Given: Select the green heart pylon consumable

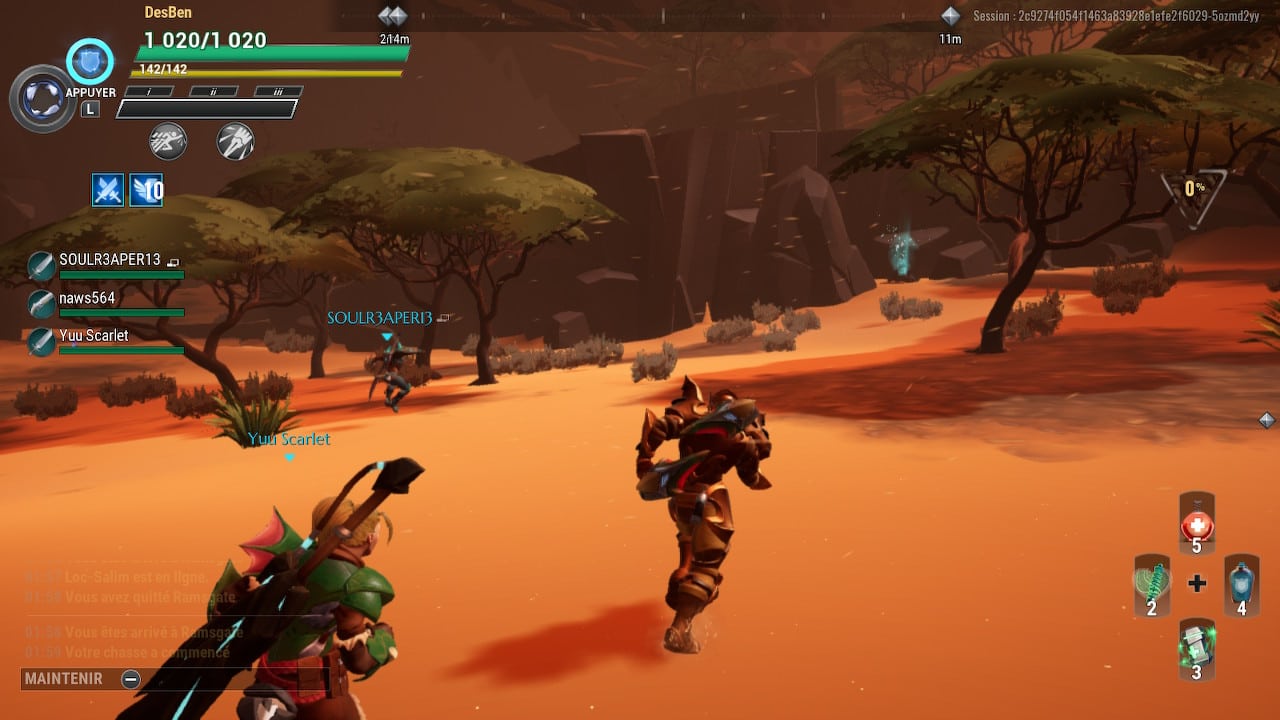Looking at the screenshot, I should click(1152, 585).
